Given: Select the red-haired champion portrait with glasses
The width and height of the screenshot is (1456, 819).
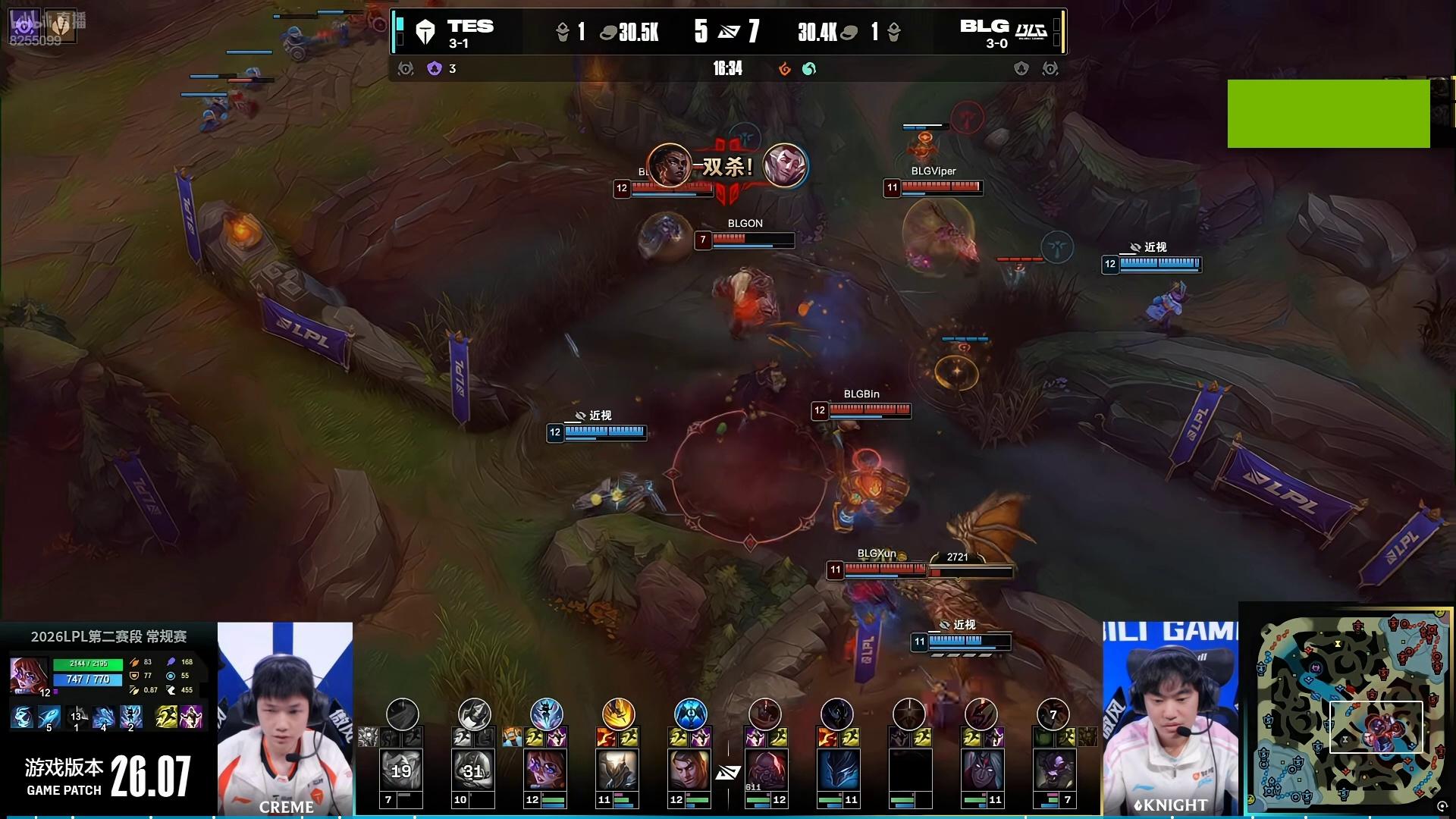Looking at the screenshot, I should click(x=545, y=769).
